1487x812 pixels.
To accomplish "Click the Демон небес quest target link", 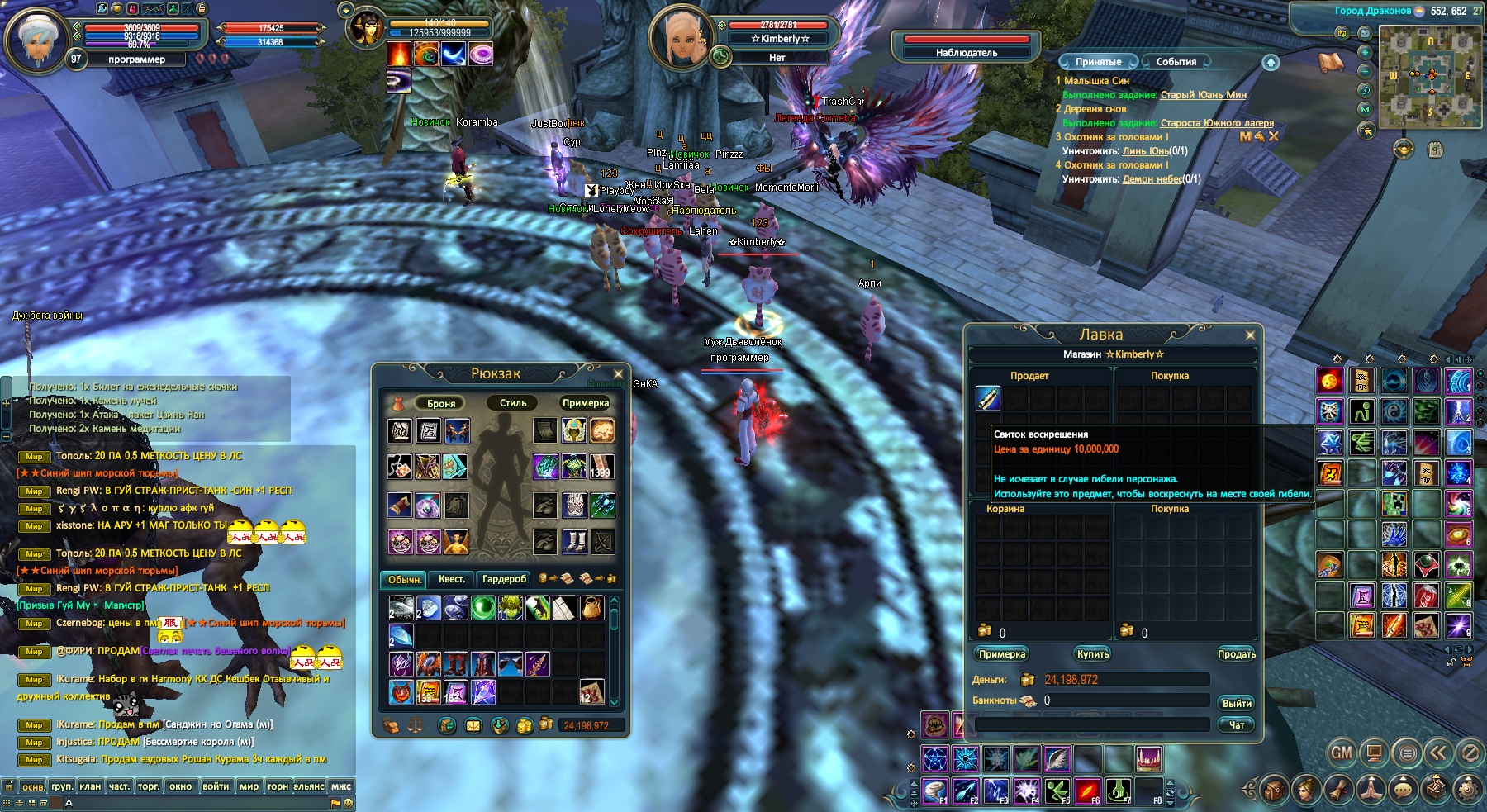I will click(x=1152, y=179).
